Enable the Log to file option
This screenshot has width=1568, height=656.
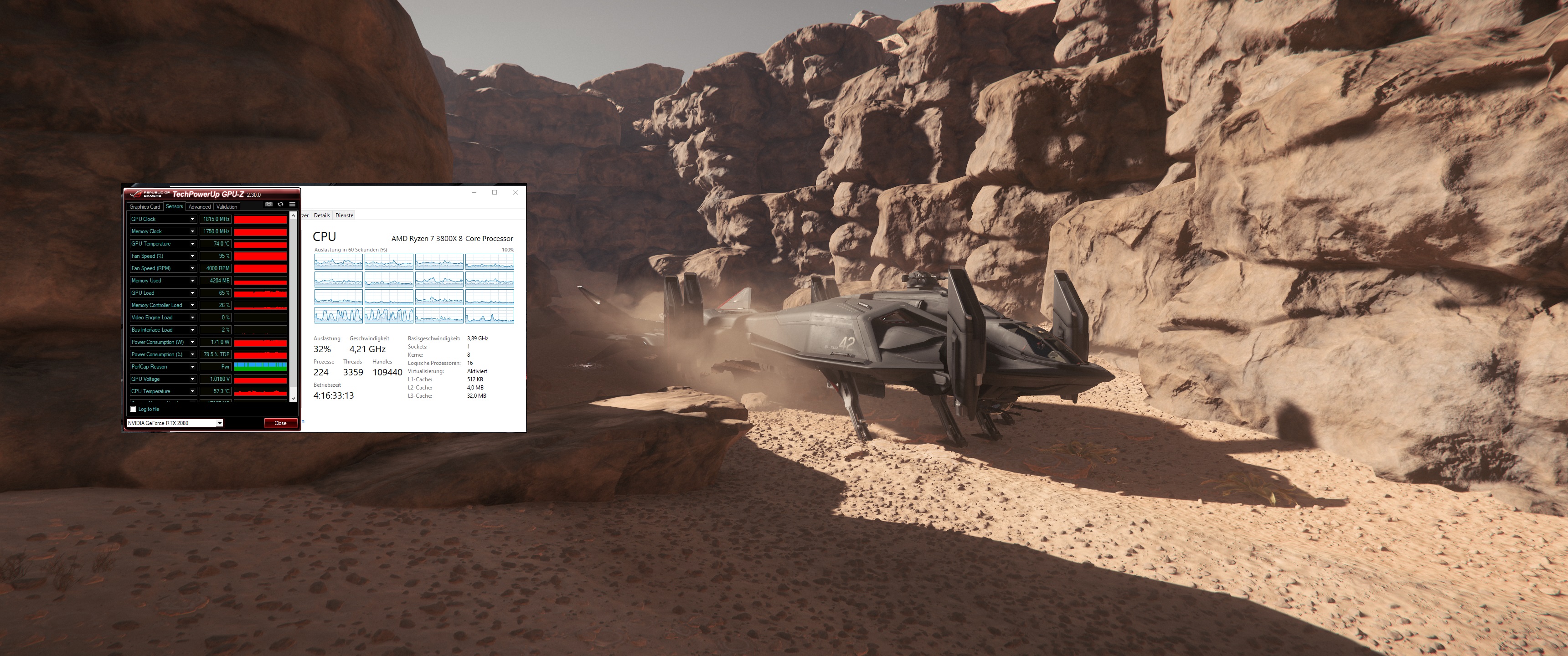(133, 409)
